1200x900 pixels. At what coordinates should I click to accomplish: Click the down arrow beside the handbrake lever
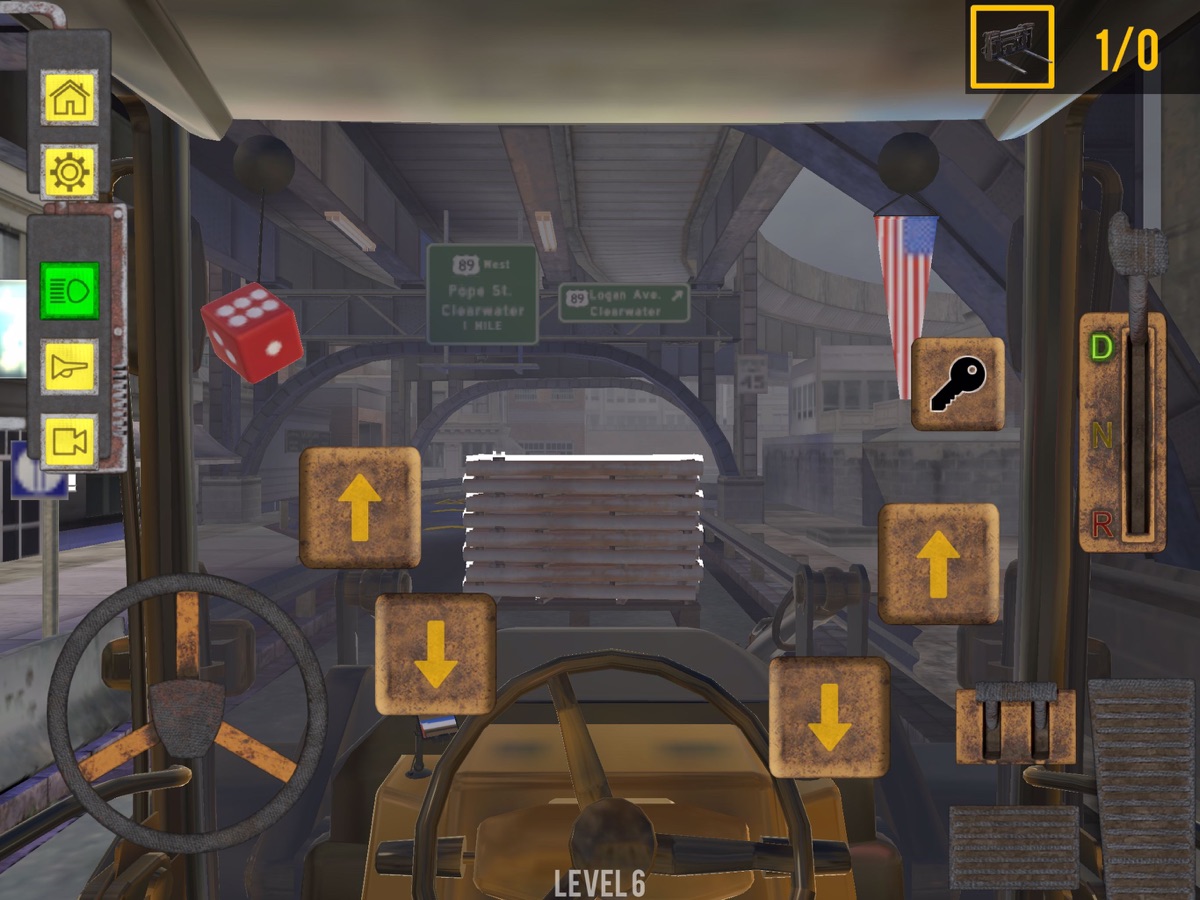pyautogui.click(x=829, y=717)
